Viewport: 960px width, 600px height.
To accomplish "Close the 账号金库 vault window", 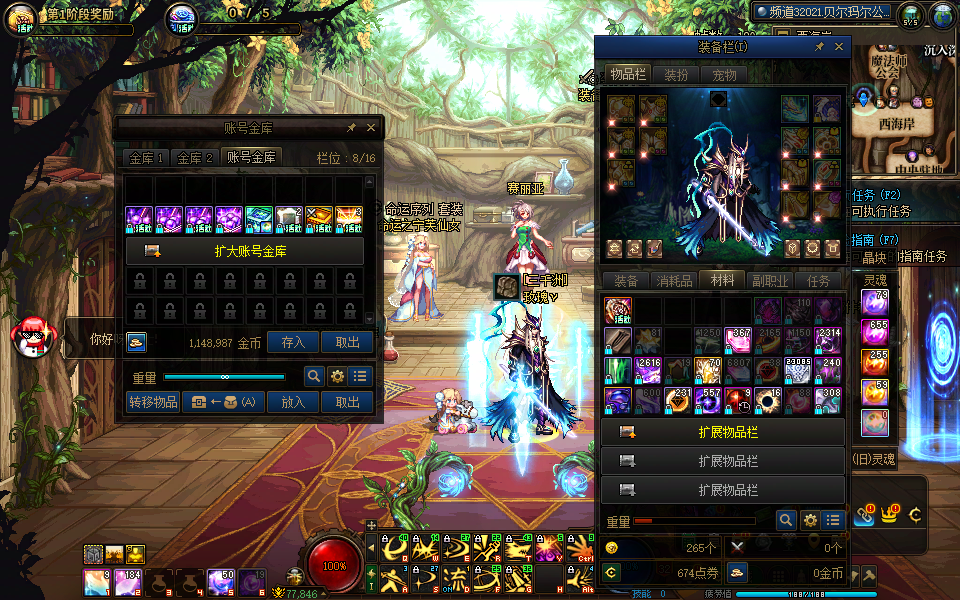I will pos(371,128).
